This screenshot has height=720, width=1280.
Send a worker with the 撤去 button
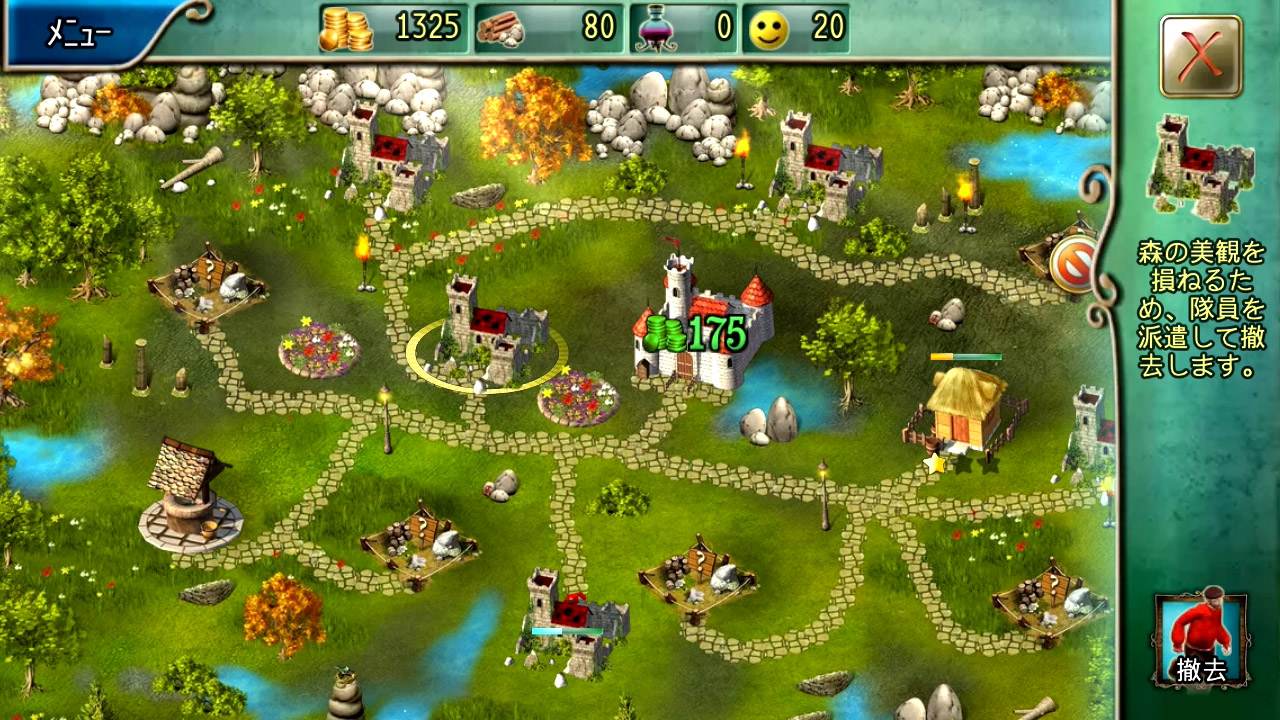pyautogui.click(x=1201, y=640)
